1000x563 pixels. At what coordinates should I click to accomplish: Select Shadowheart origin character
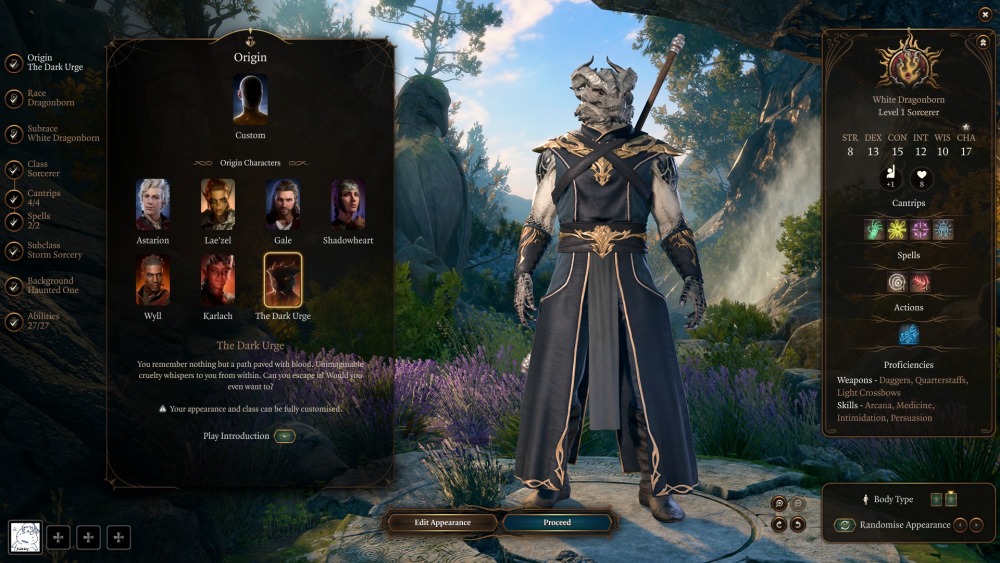(x=348, y=205)
